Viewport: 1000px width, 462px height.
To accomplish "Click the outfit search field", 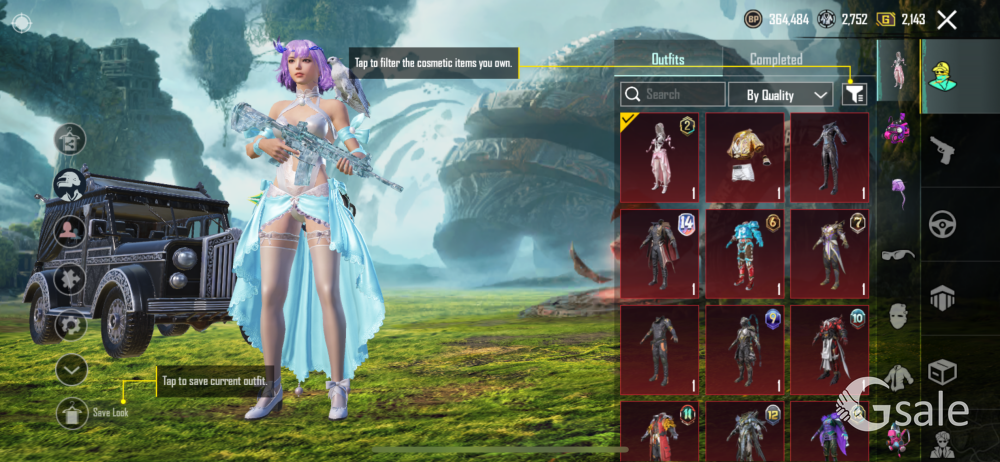I will pos(673,94).
